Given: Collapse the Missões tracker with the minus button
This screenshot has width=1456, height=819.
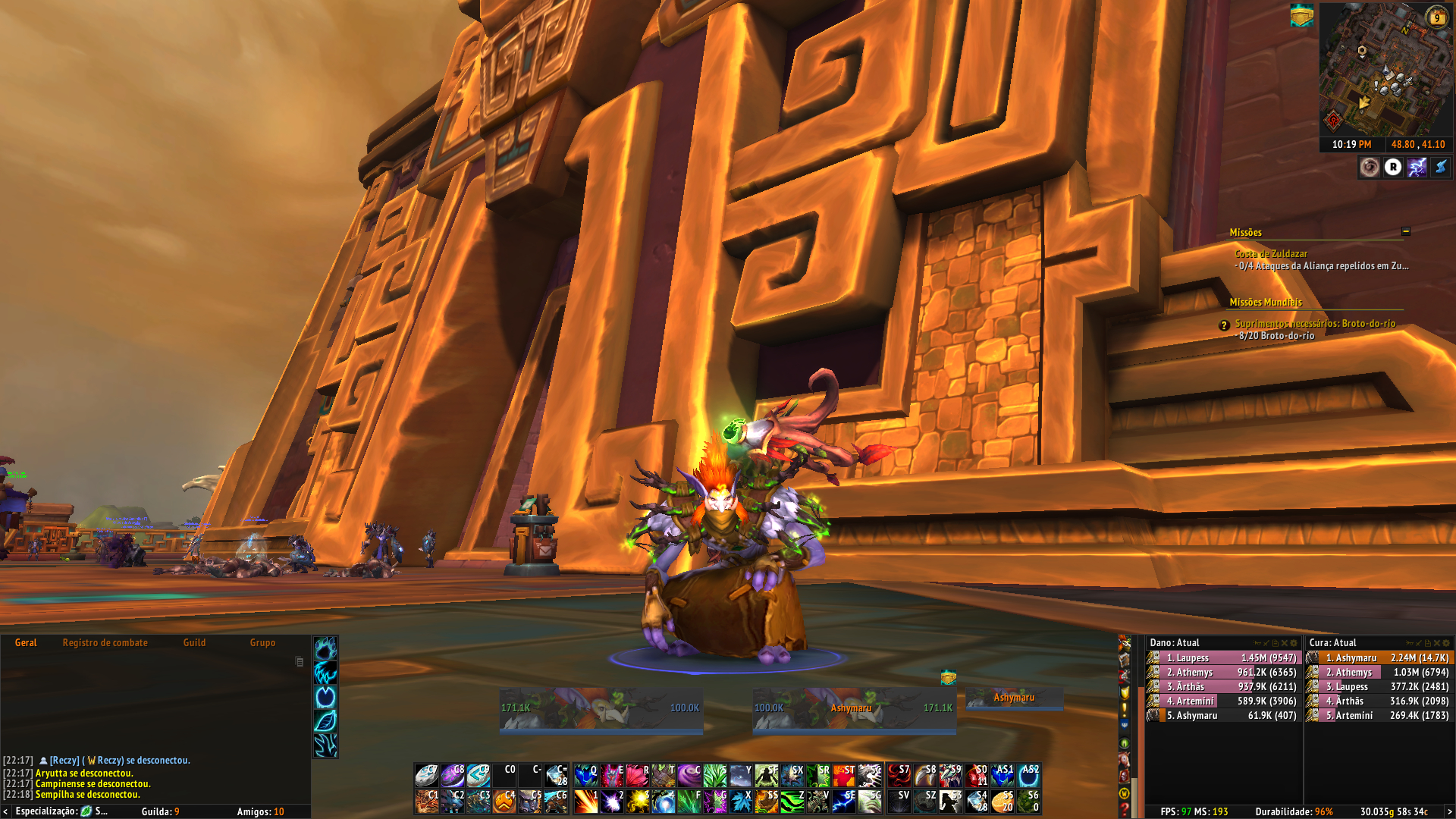Looking at the screenshot, I should pyautogui.click(x=1405, y=233).
